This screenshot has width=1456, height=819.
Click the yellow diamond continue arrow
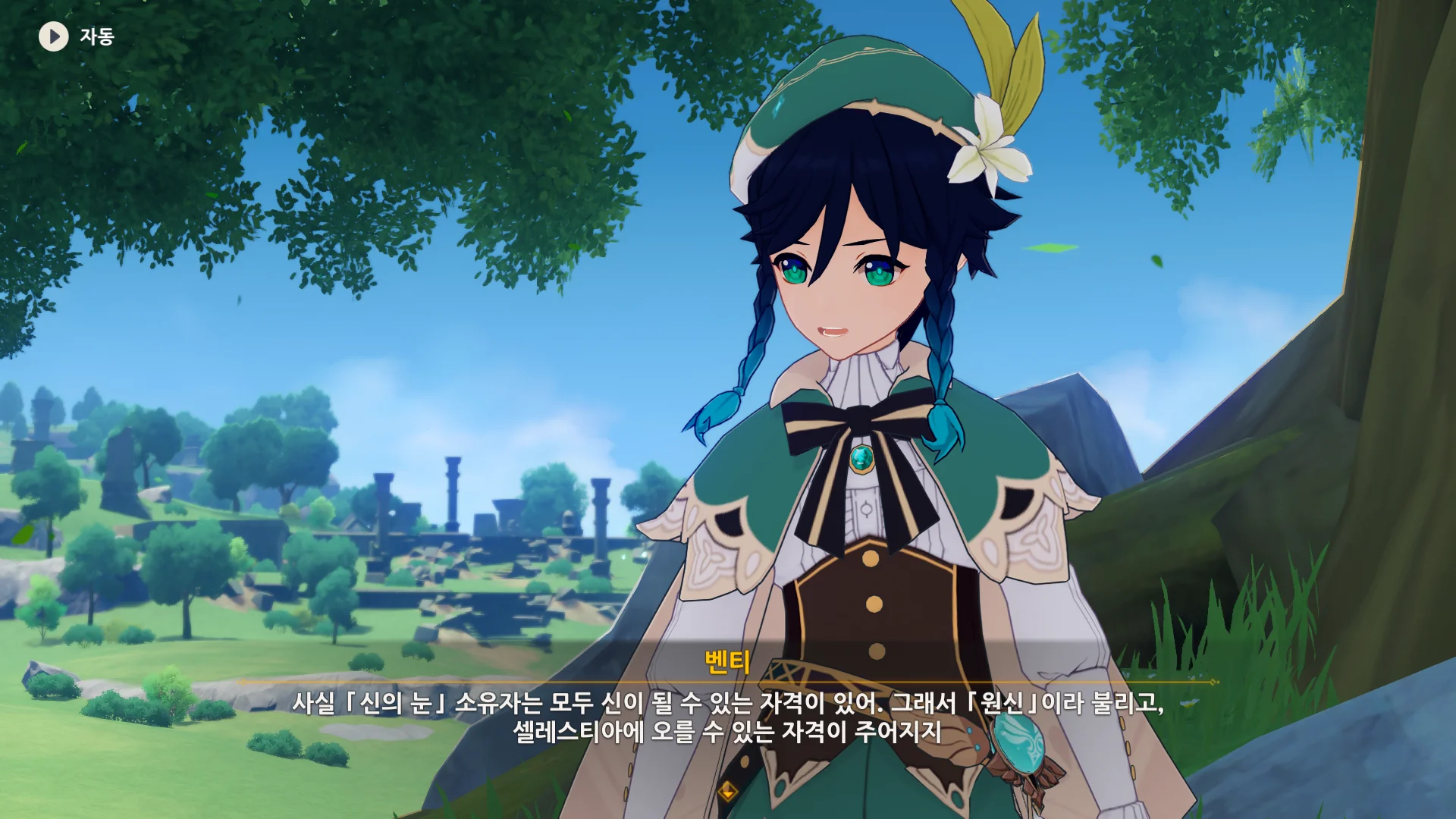(728, 792)
